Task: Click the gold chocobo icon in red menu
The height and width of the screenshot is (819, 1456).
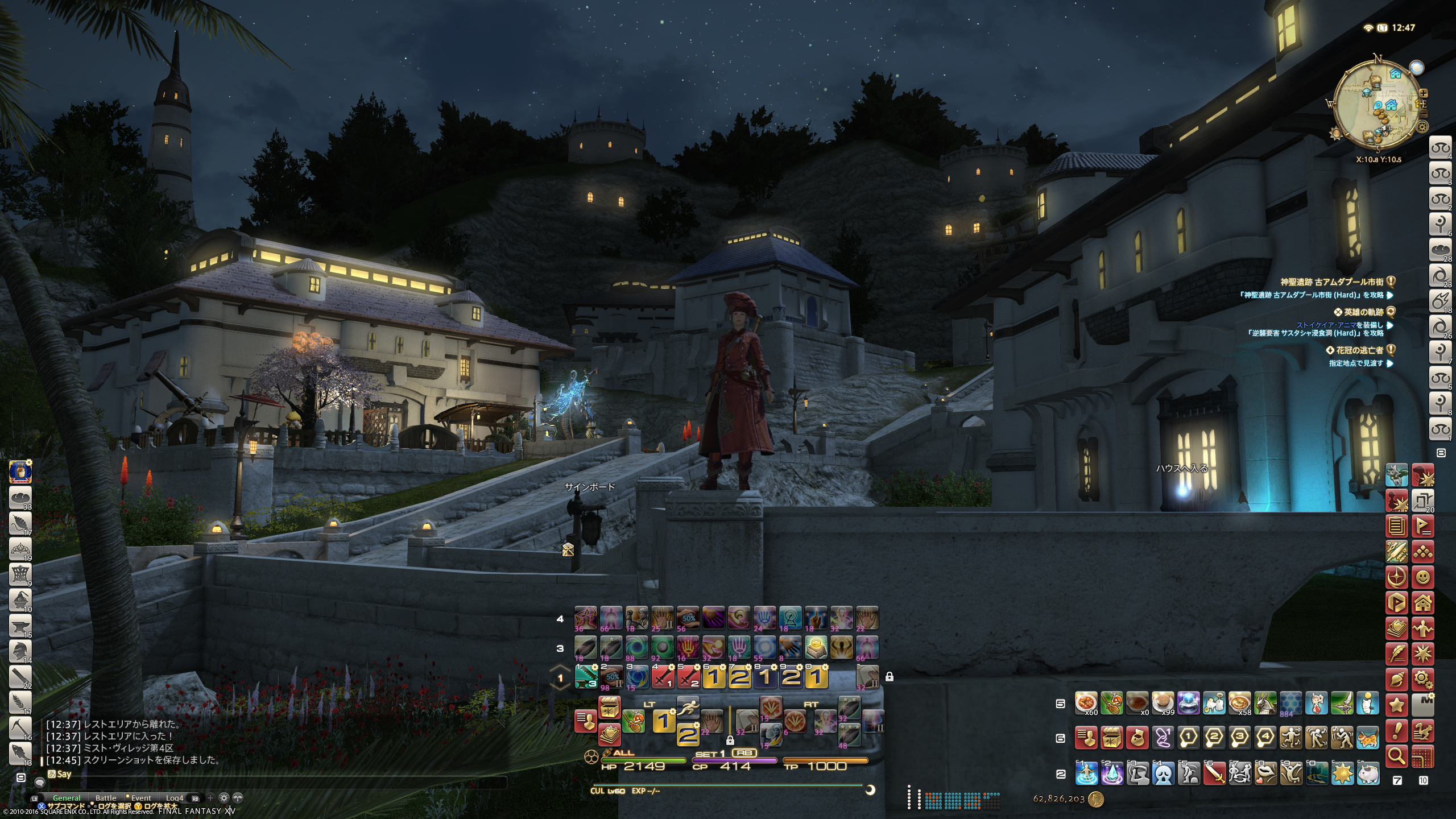Action: pos(1422,731)
